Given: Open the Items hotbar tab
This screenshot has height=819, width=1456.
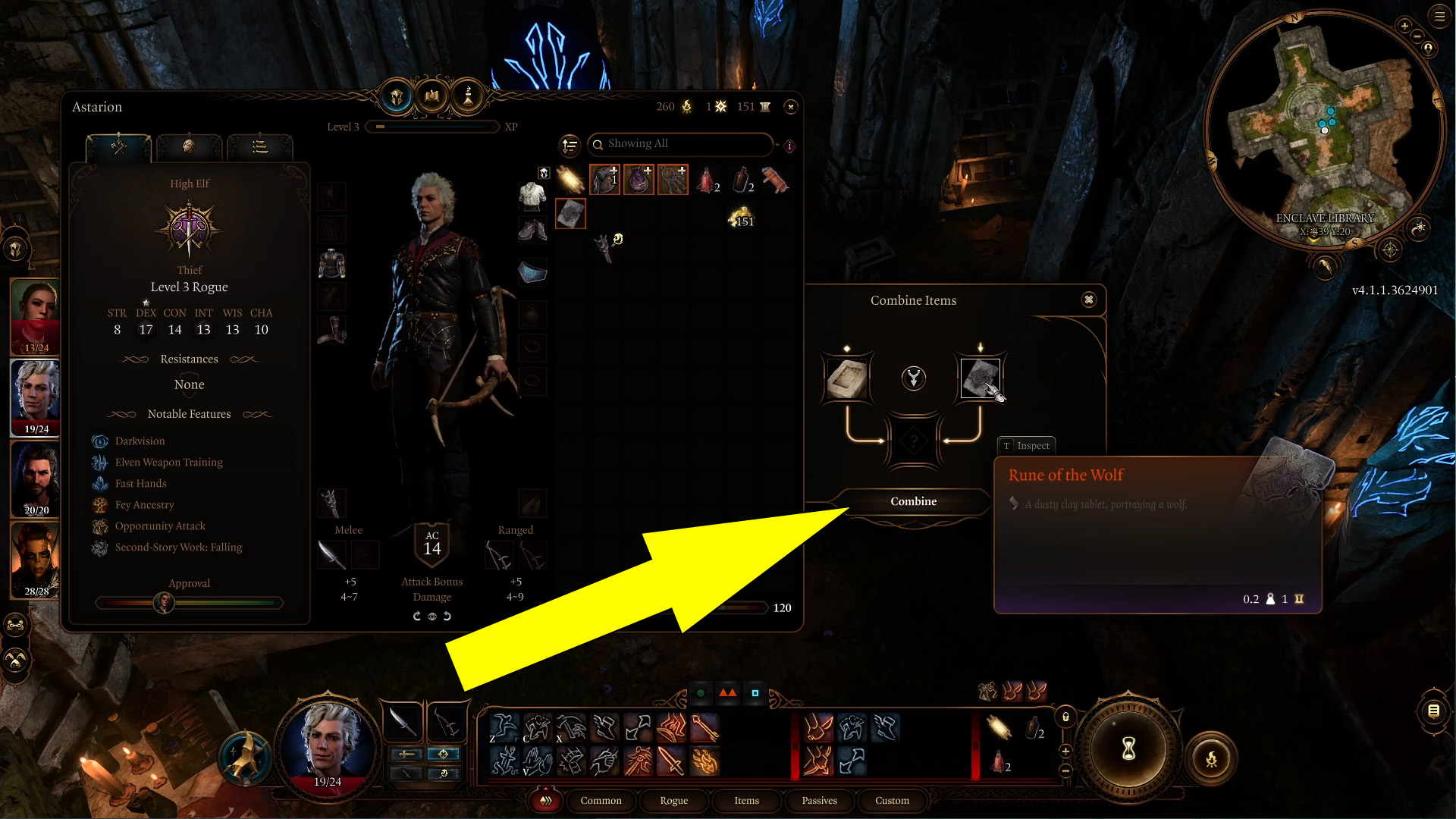Looking at the screenshot, I should (x=746, y=801).
